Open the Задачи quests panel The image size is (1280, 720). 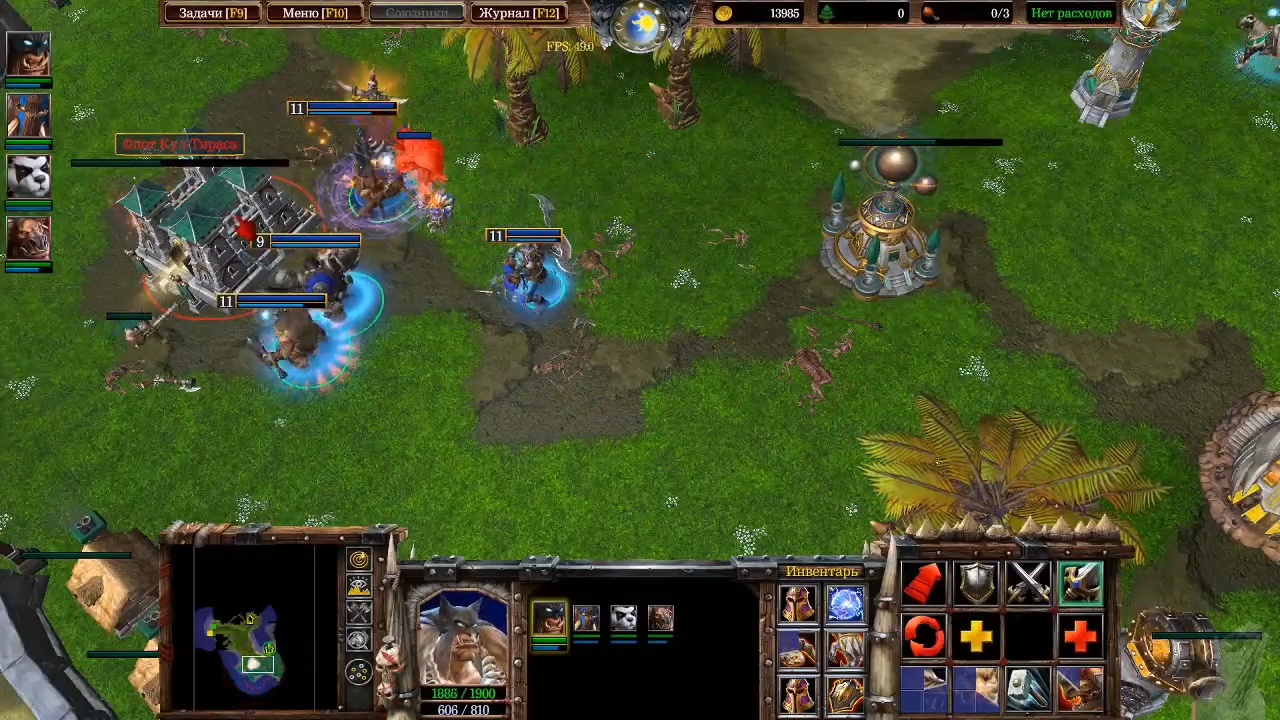[211, 13]
